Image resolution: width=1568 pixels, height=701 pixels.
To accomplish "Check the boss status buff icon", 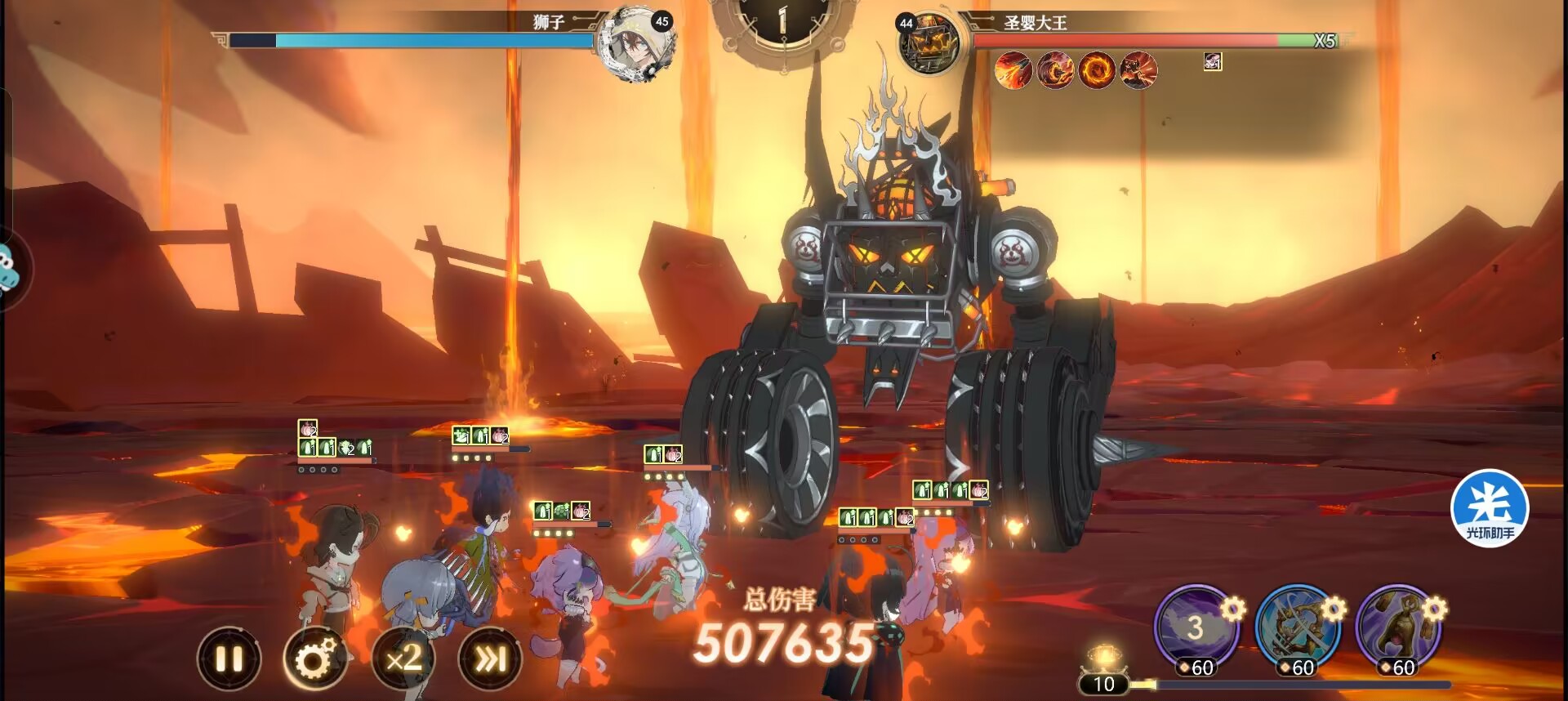I will [x=1213, y=61].
